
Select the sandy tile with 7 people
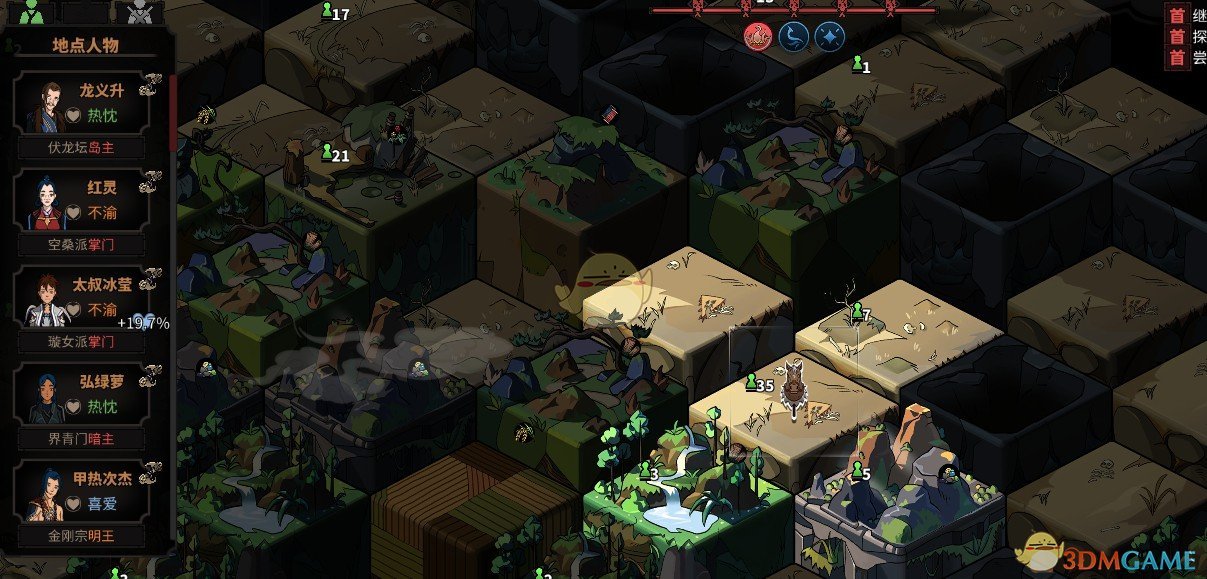tap(880, 335)
